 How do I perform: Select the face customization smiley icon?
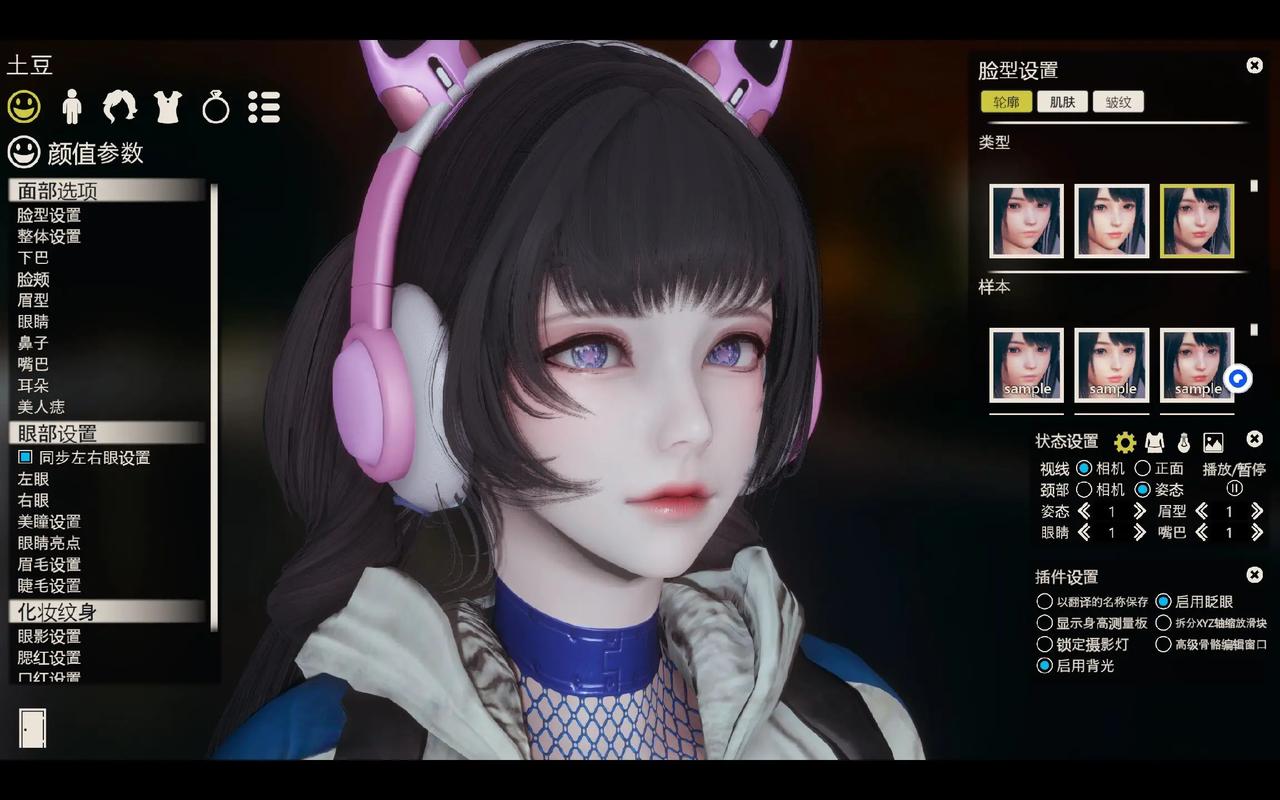pyautogui.click(x=22, y=106)
